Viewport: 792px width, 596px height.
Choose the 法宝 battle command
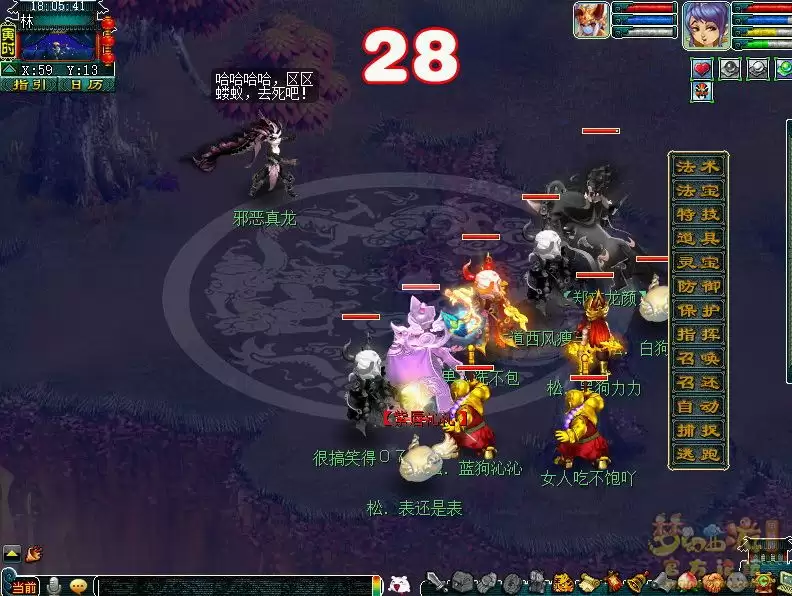[x=698, y=190]
